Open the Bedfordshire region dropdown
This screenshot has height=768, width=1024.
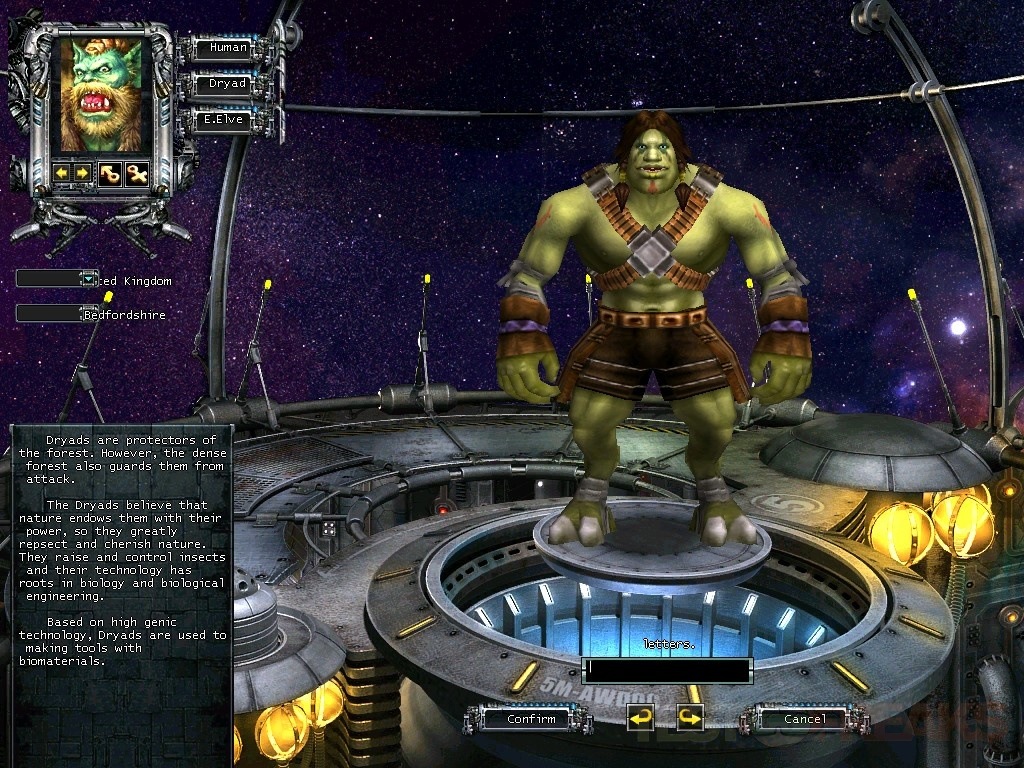89,313
